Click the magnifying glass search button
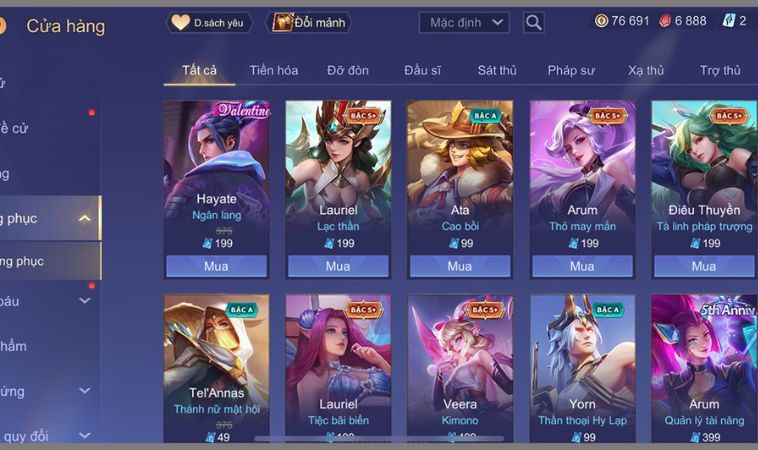The image size is (758, 450). click(534, 22)
